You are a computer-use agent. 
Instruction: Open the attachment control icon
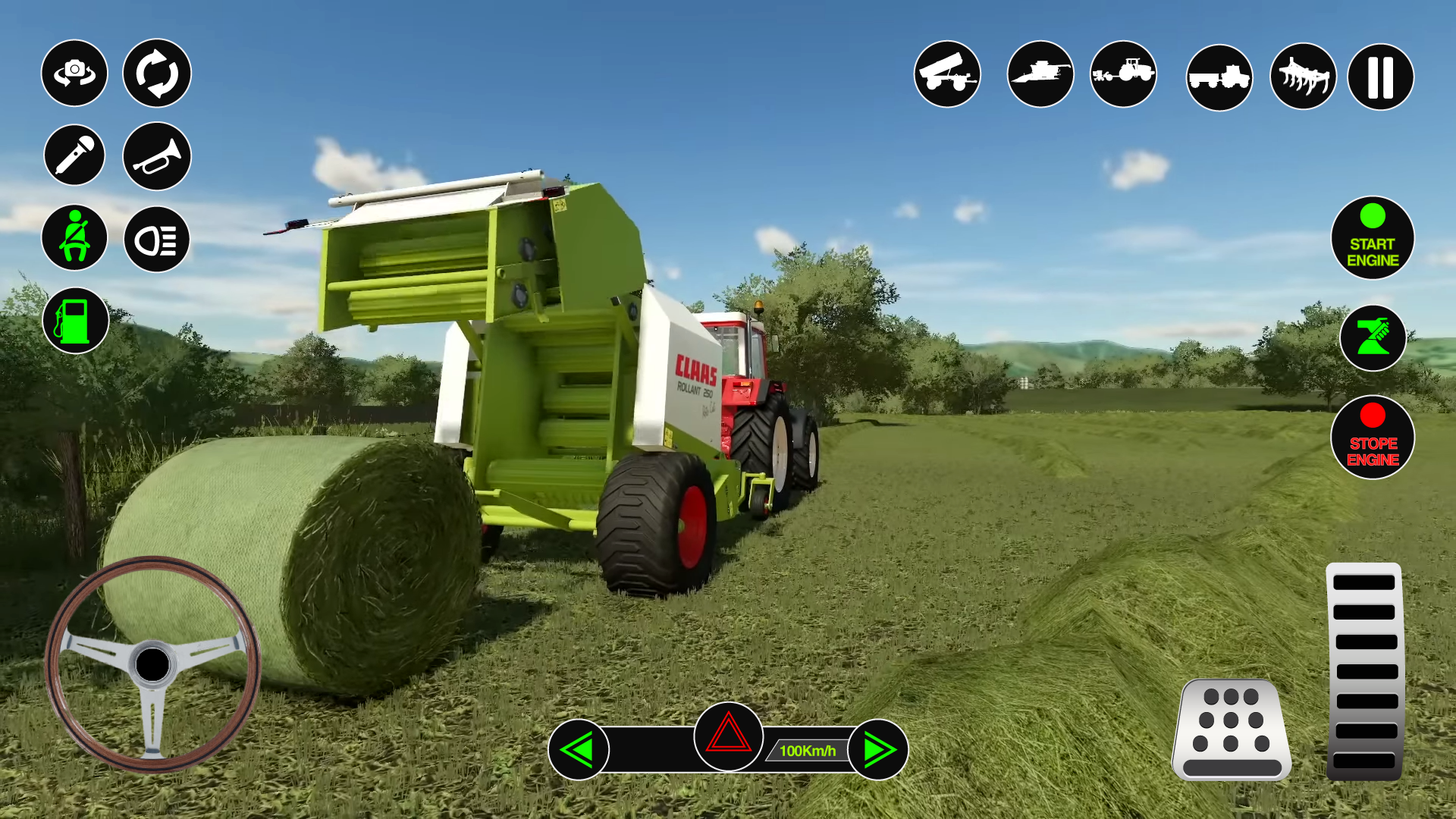point(1373,339)
